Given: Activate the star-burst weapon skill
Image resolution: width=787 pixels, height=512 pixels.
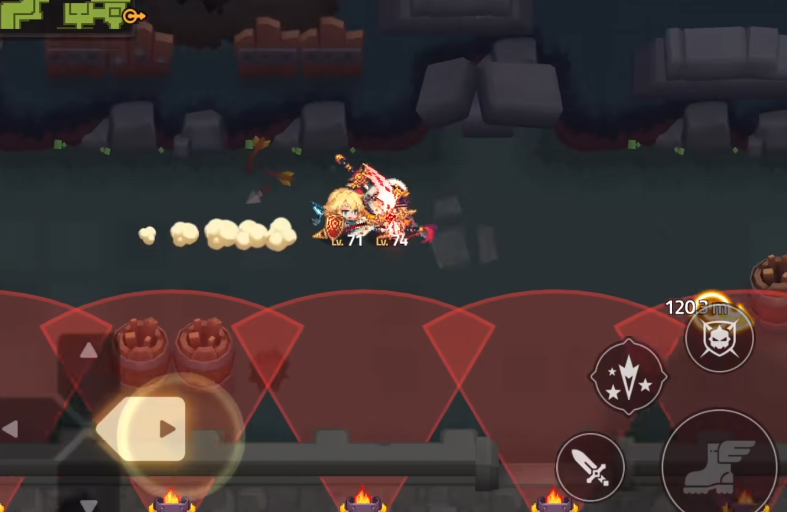Looking at the screenshot, I should pos(629,376).
